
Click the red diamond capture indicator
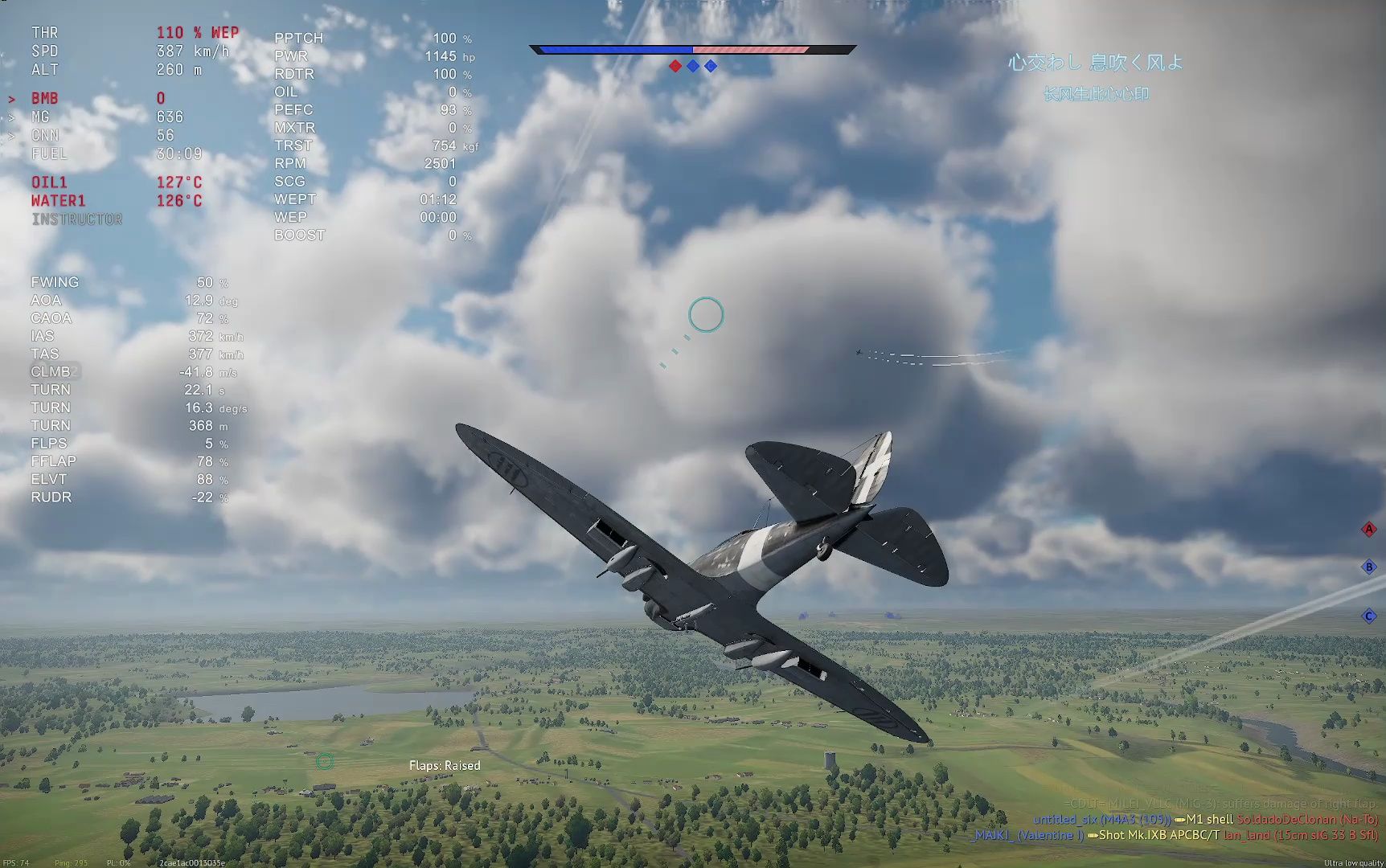pos(675,66)
